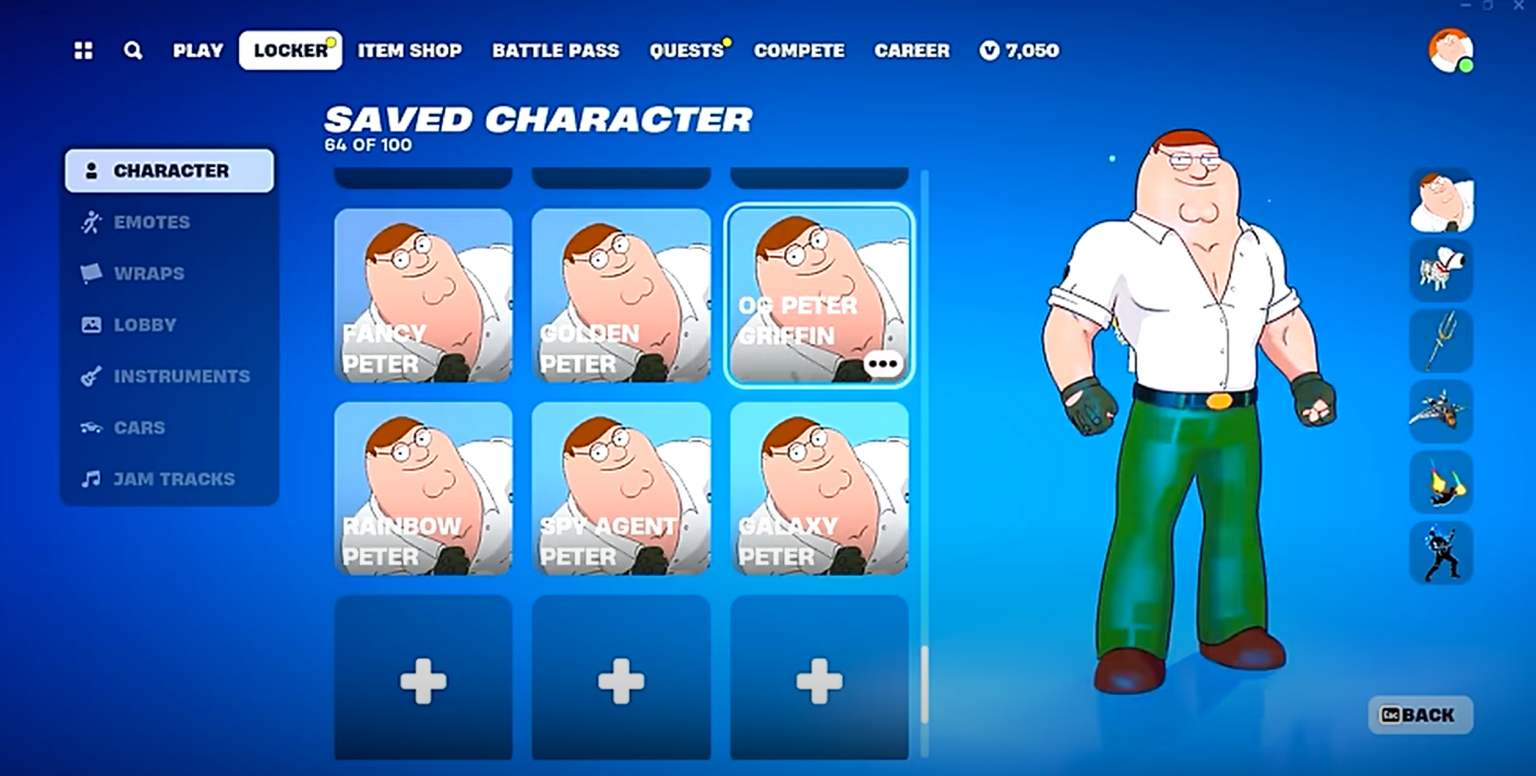1536x776 pixels.
Task: Open OG Peter Griffin's options menu
Action: [x=882, y=364]
